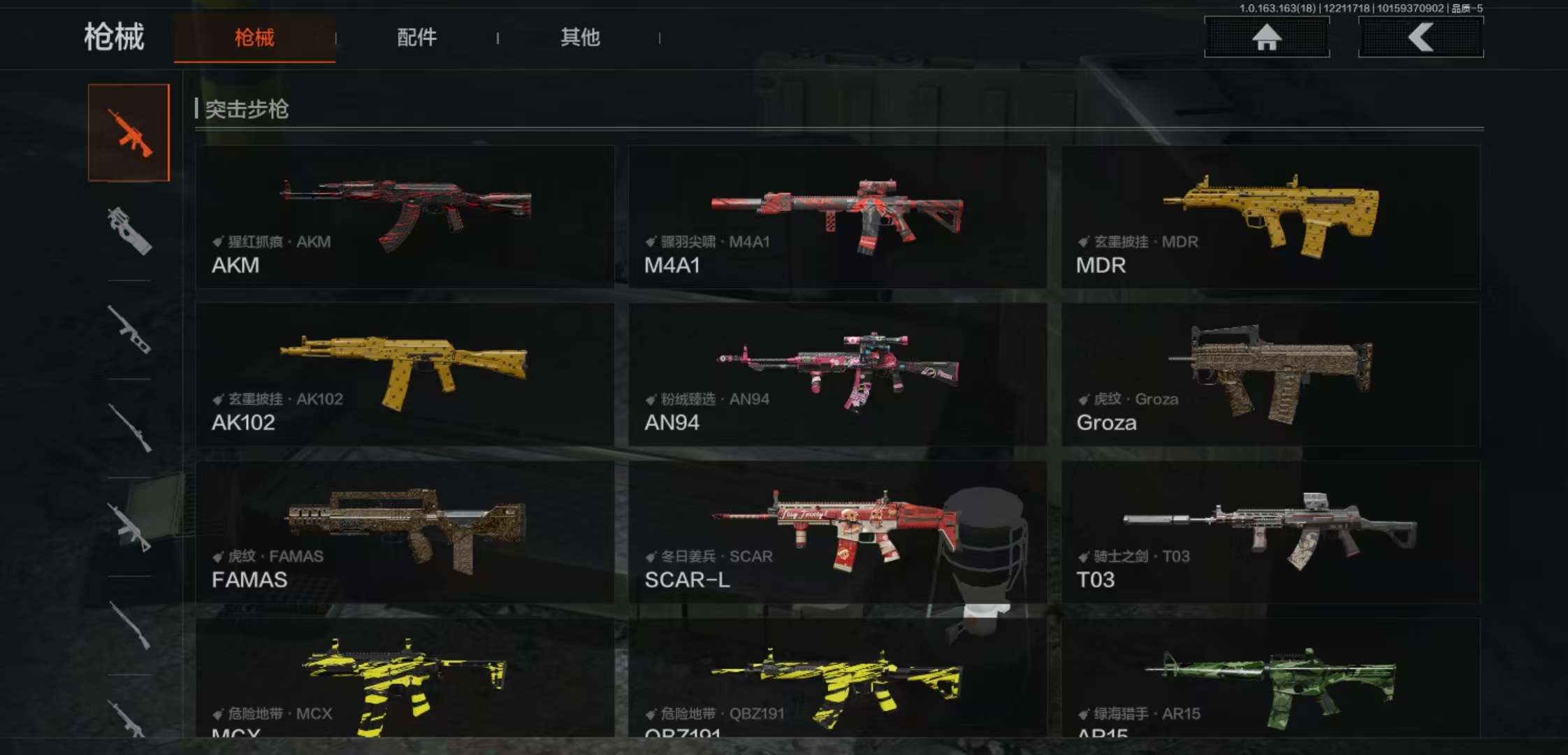Image resolution: width=1568 pixels, height=755 pixels.
Task: Select the AKM weapon tile
Action: click(405, 217)
